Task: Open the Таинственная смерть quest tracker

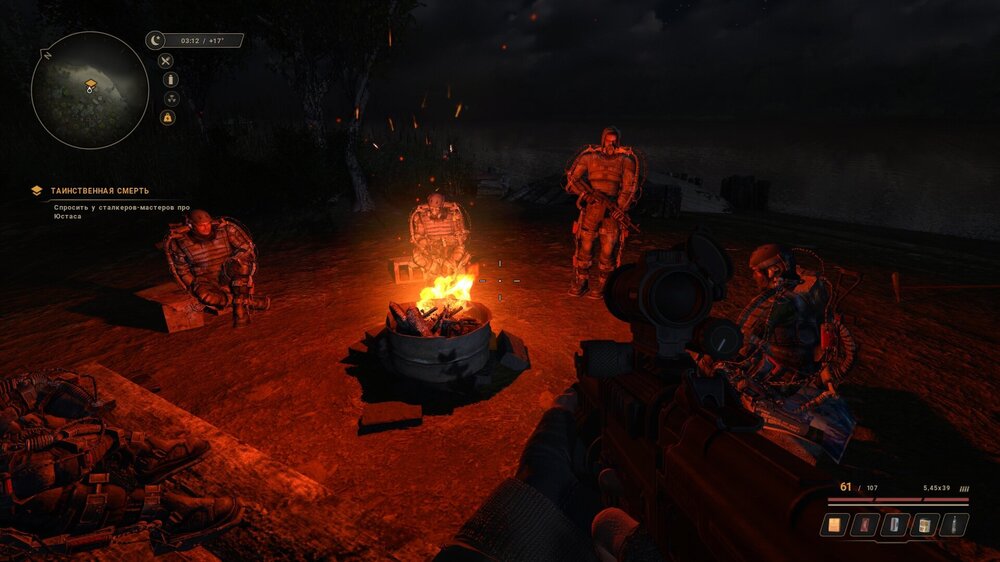Action: [99, 190]
